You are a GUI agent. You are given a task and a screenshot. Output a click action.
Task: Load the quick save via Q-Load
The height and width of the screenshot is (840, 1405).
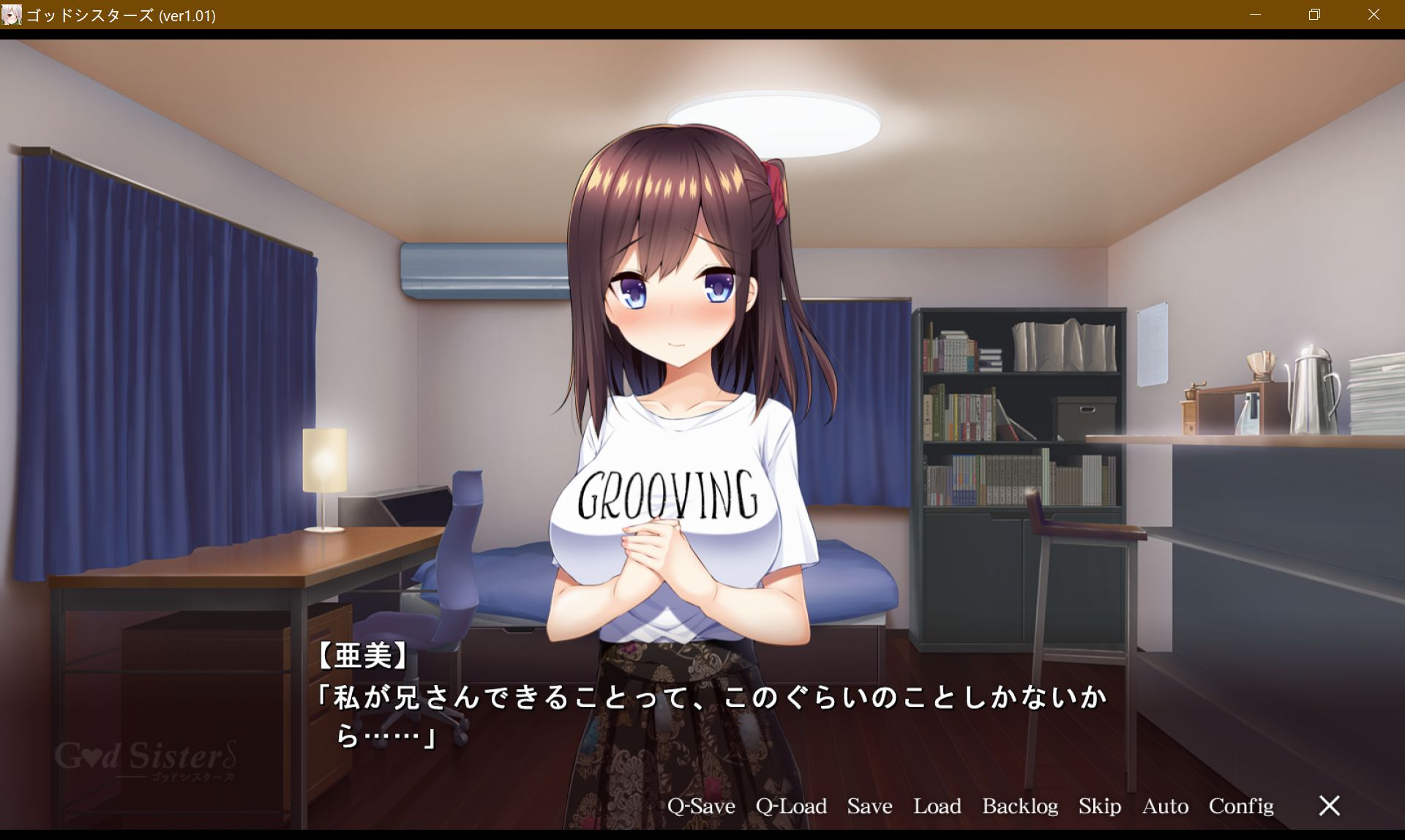791,806
